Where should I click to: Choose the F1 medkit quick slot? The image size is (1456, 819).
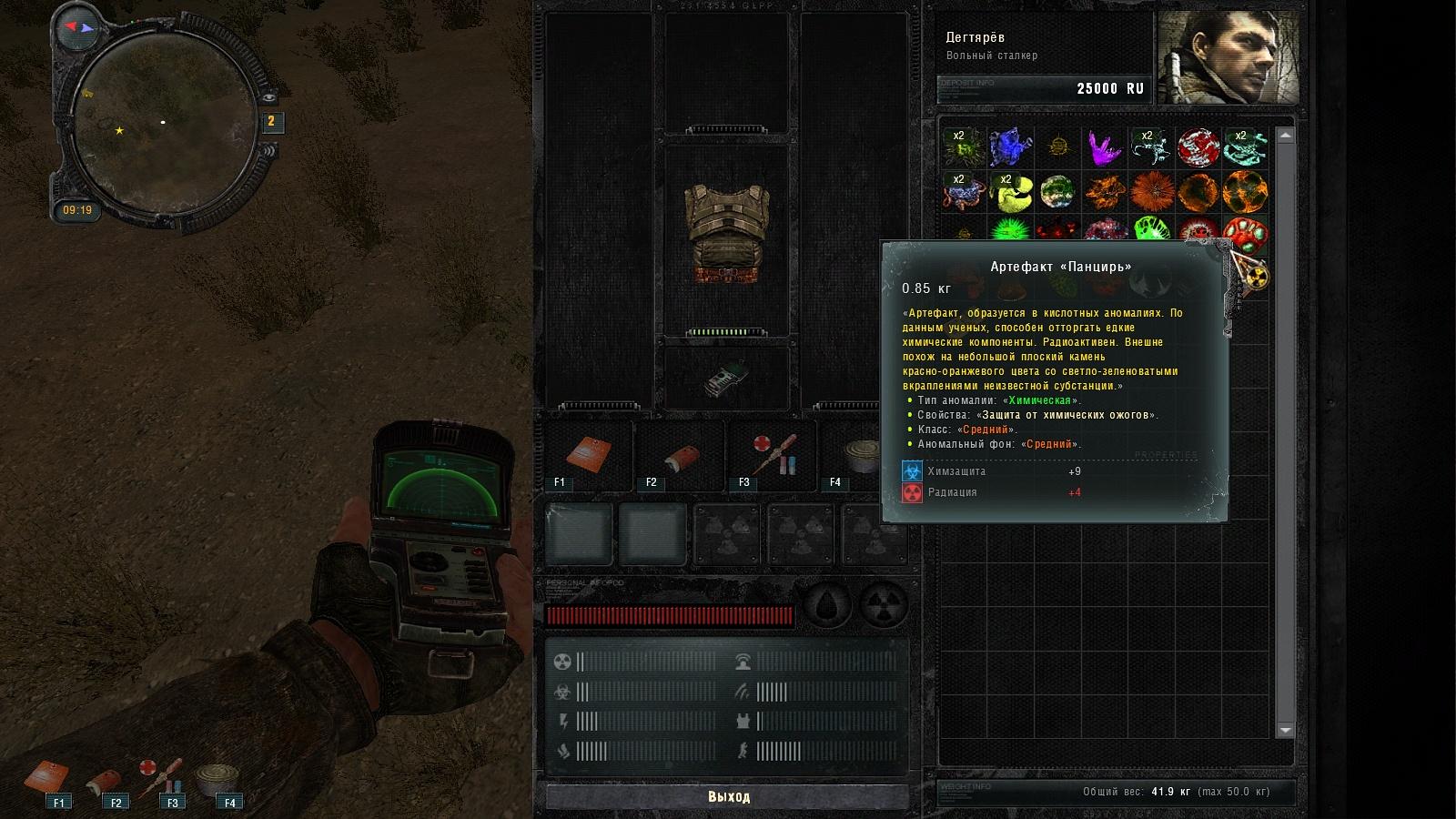(588, 457)
